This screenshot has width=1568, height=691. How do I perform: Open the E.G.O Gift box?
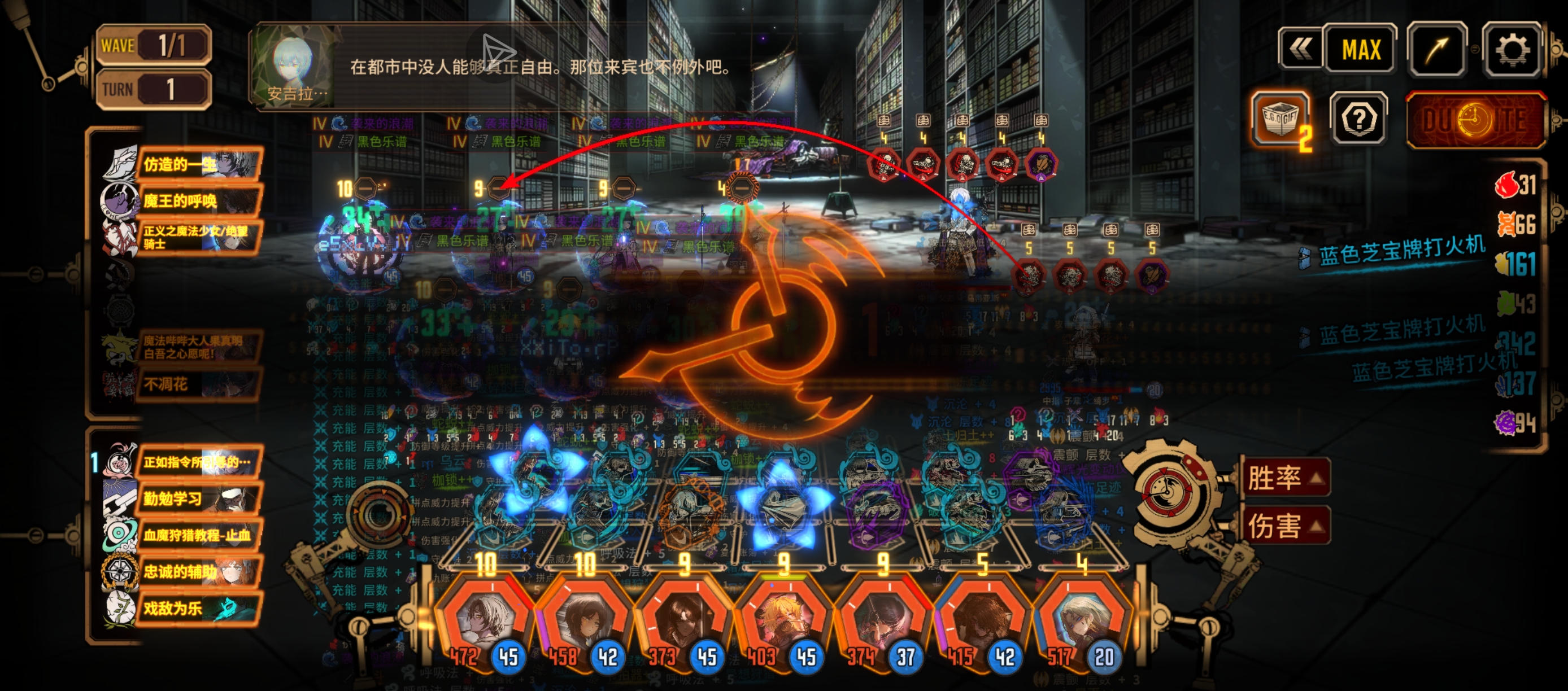[1279, 119]
